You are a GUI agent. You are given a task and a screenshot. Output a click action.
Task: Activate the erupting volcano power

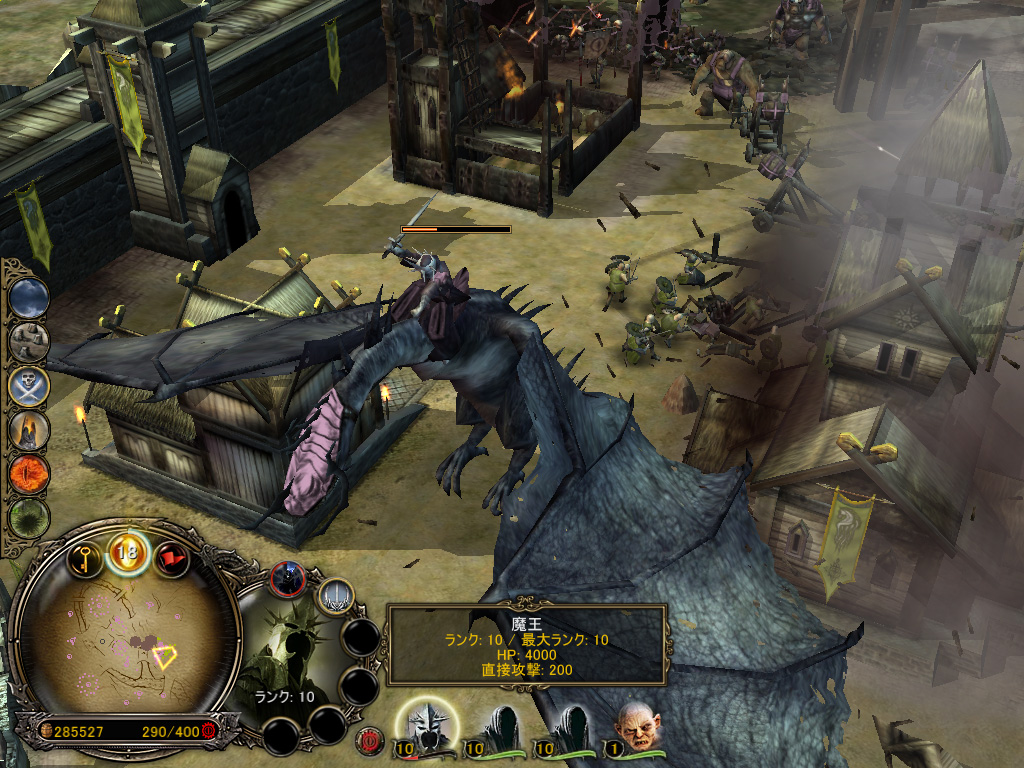pos(29,430)
